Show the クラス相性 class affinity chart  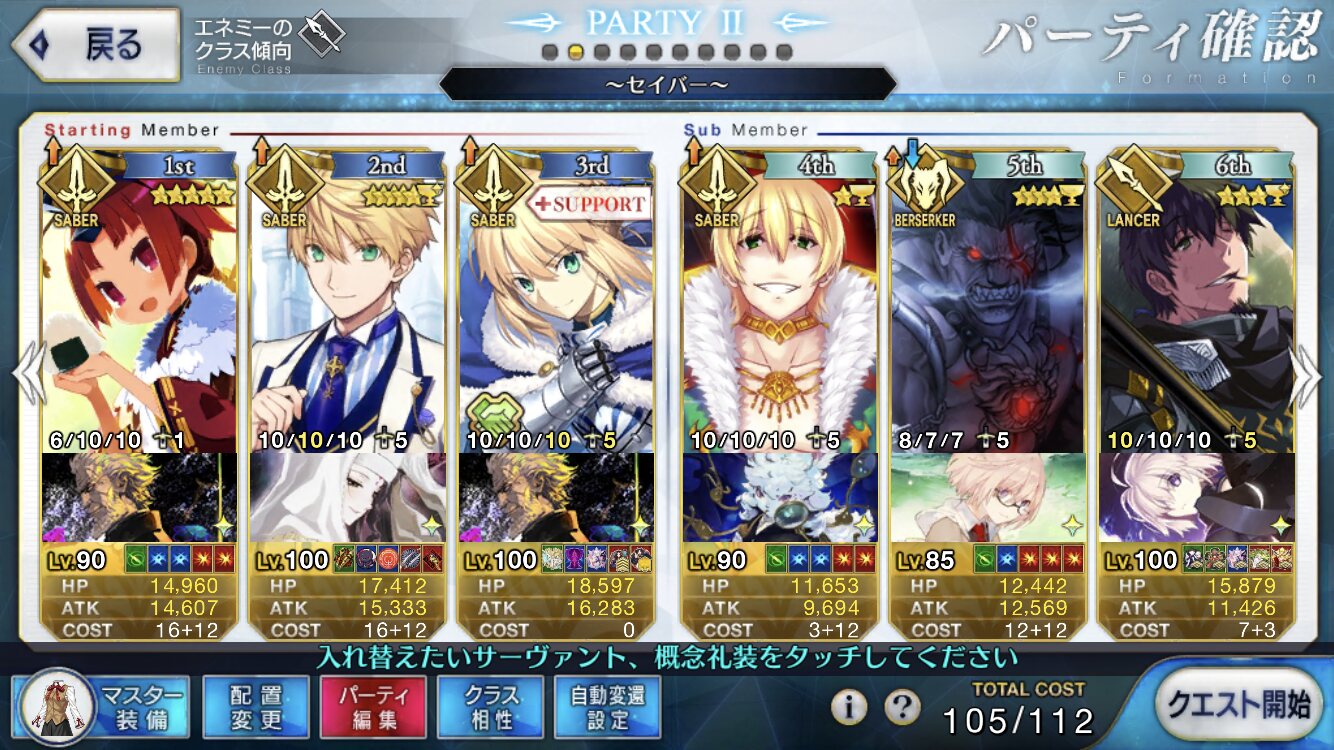[490, 706]
